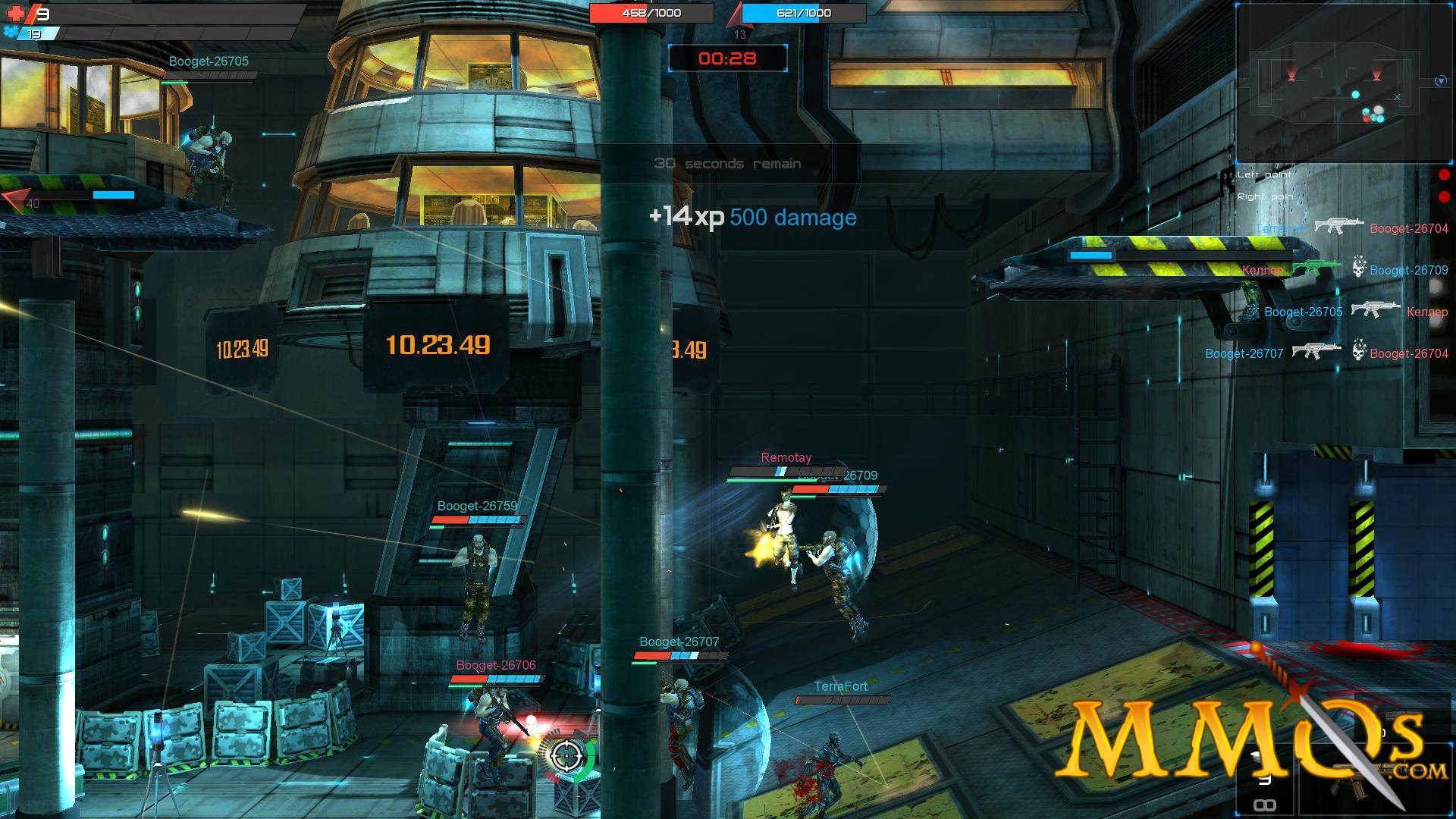Toggle the red Left point indicator dot
The height and width of the screenshot is (819, 1456).
[1443, 175]
